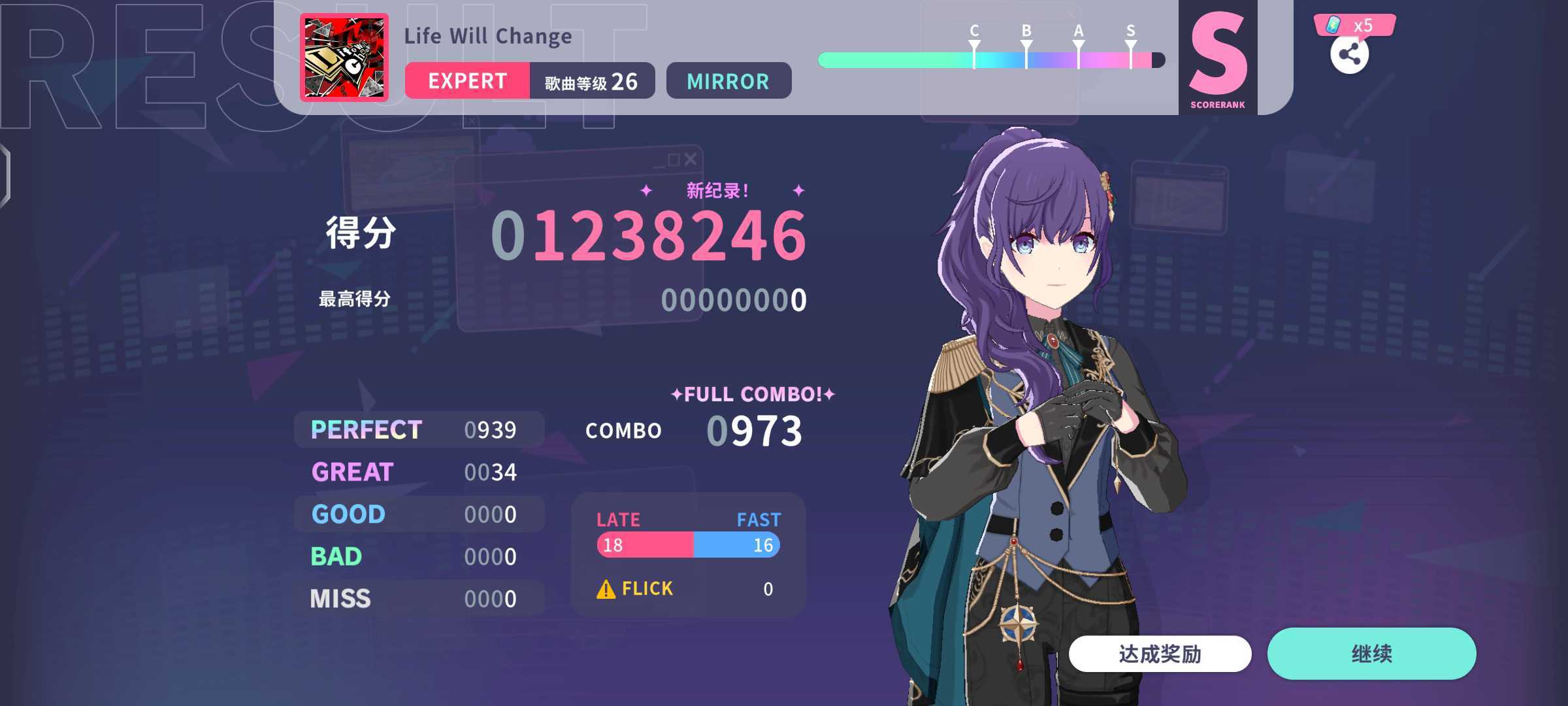Switch to the EXPERT difficulty tab

[467, 81]
